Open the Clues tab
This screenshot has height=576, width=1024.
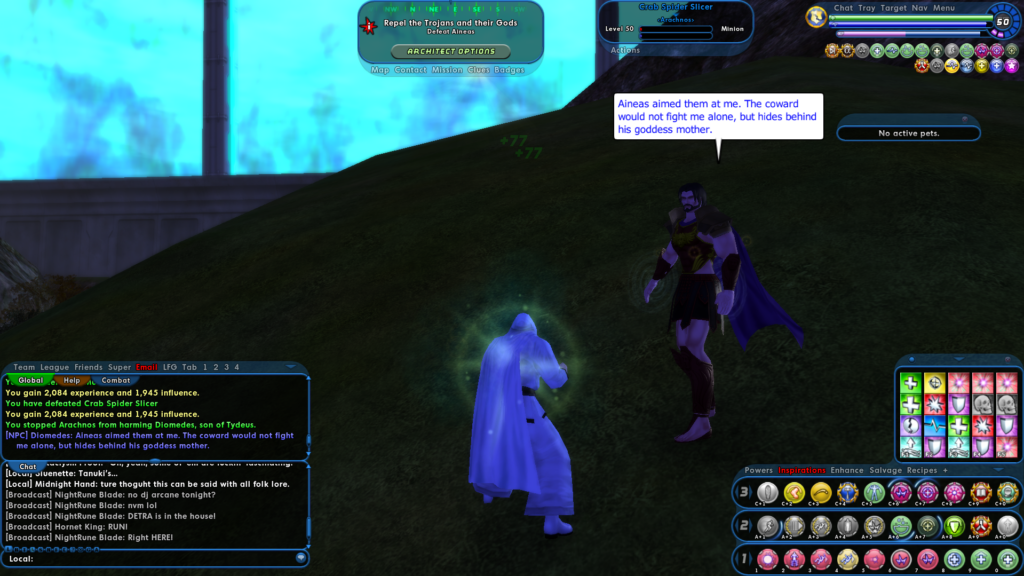coord(479,70)
